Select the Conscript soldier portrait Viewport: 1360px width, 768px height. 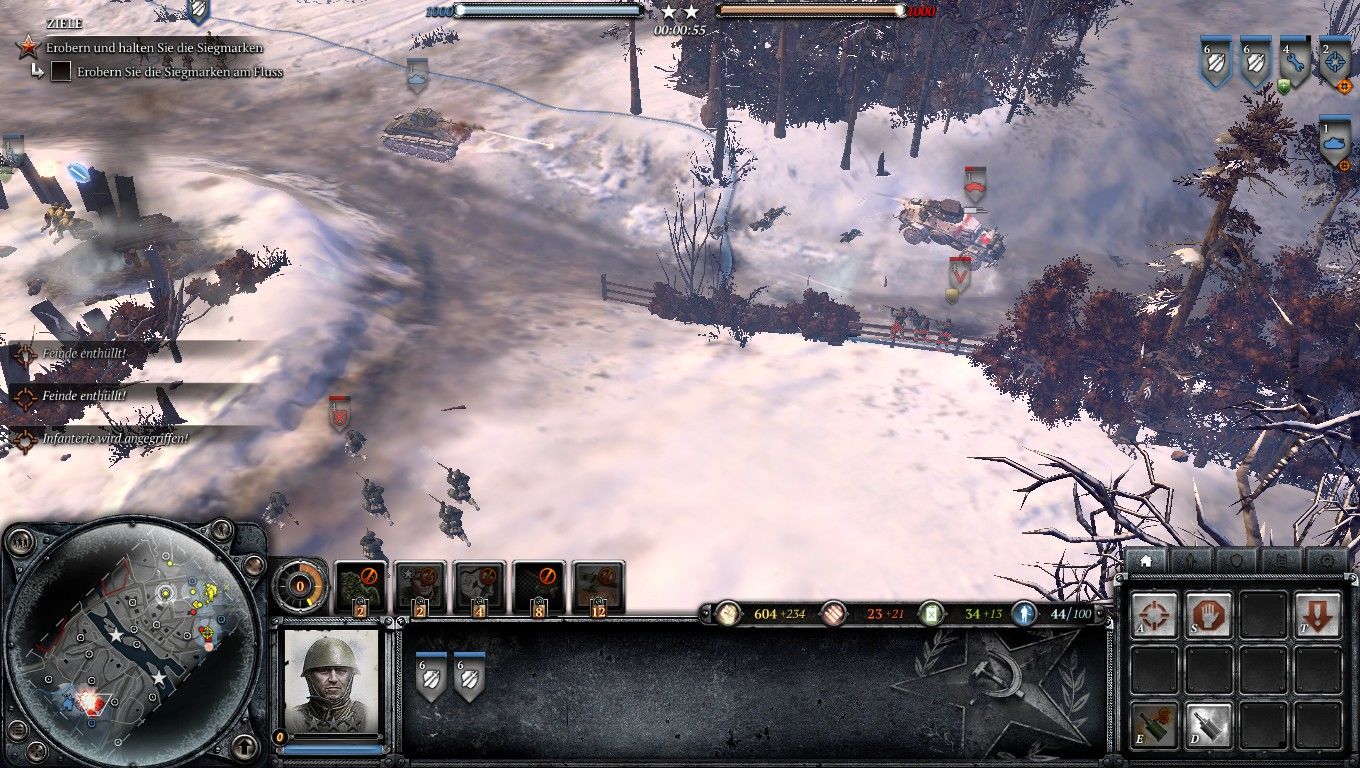coord(330,680)
